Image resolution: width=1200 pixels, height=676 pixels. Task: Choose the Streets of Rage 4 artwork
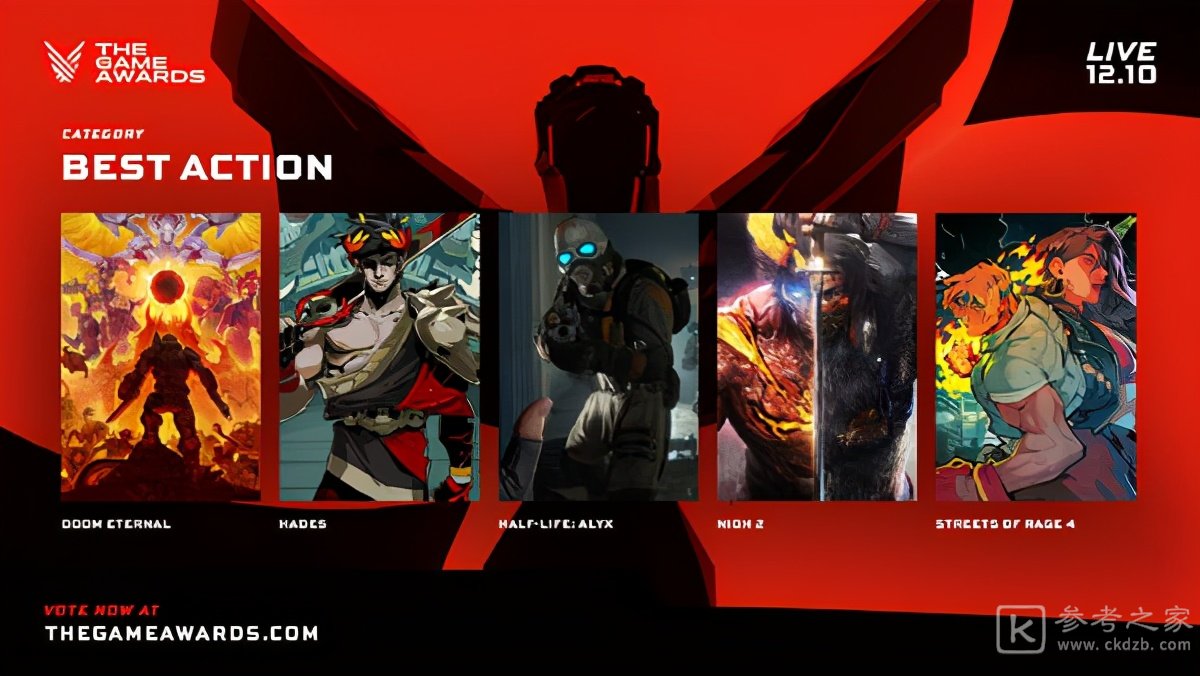[1035, 356]
